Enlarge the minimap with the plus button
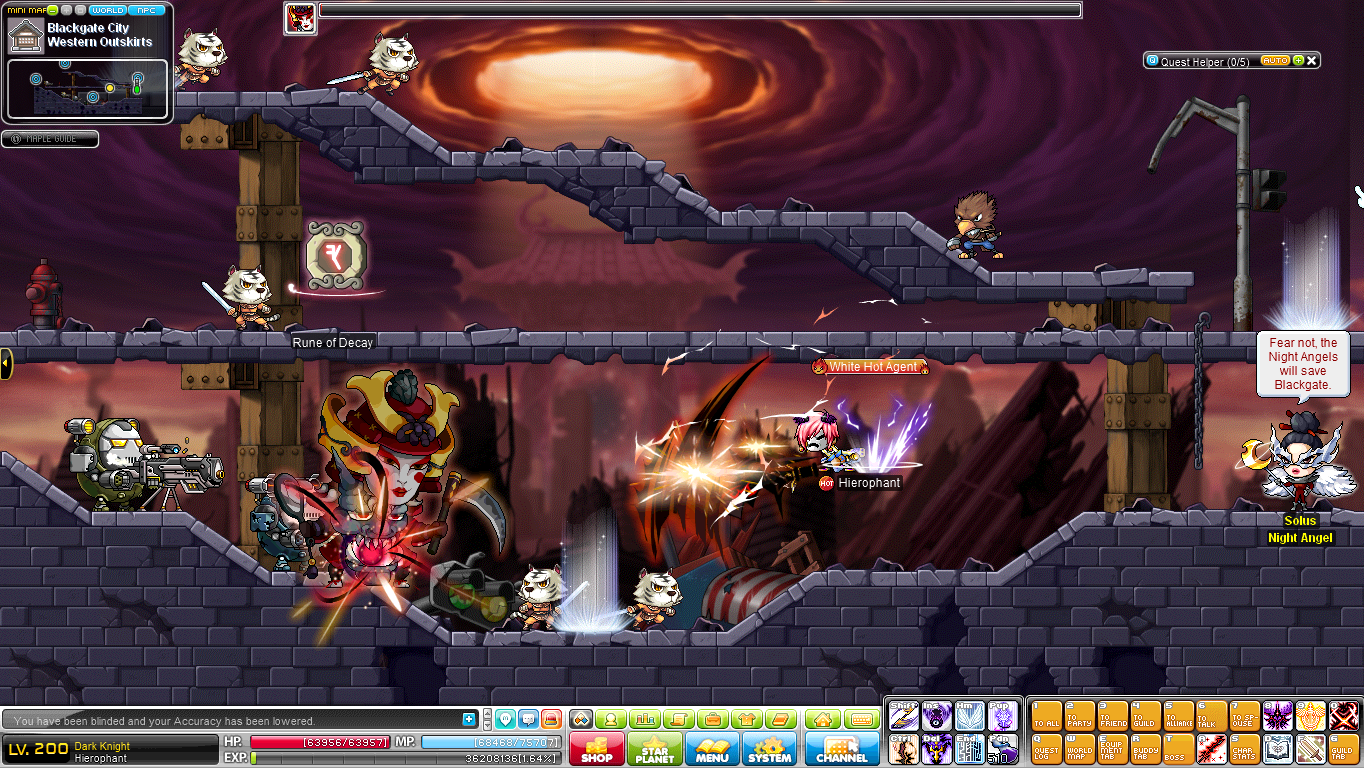This screenshot has height=768, width=1364. tap(66, 9)
